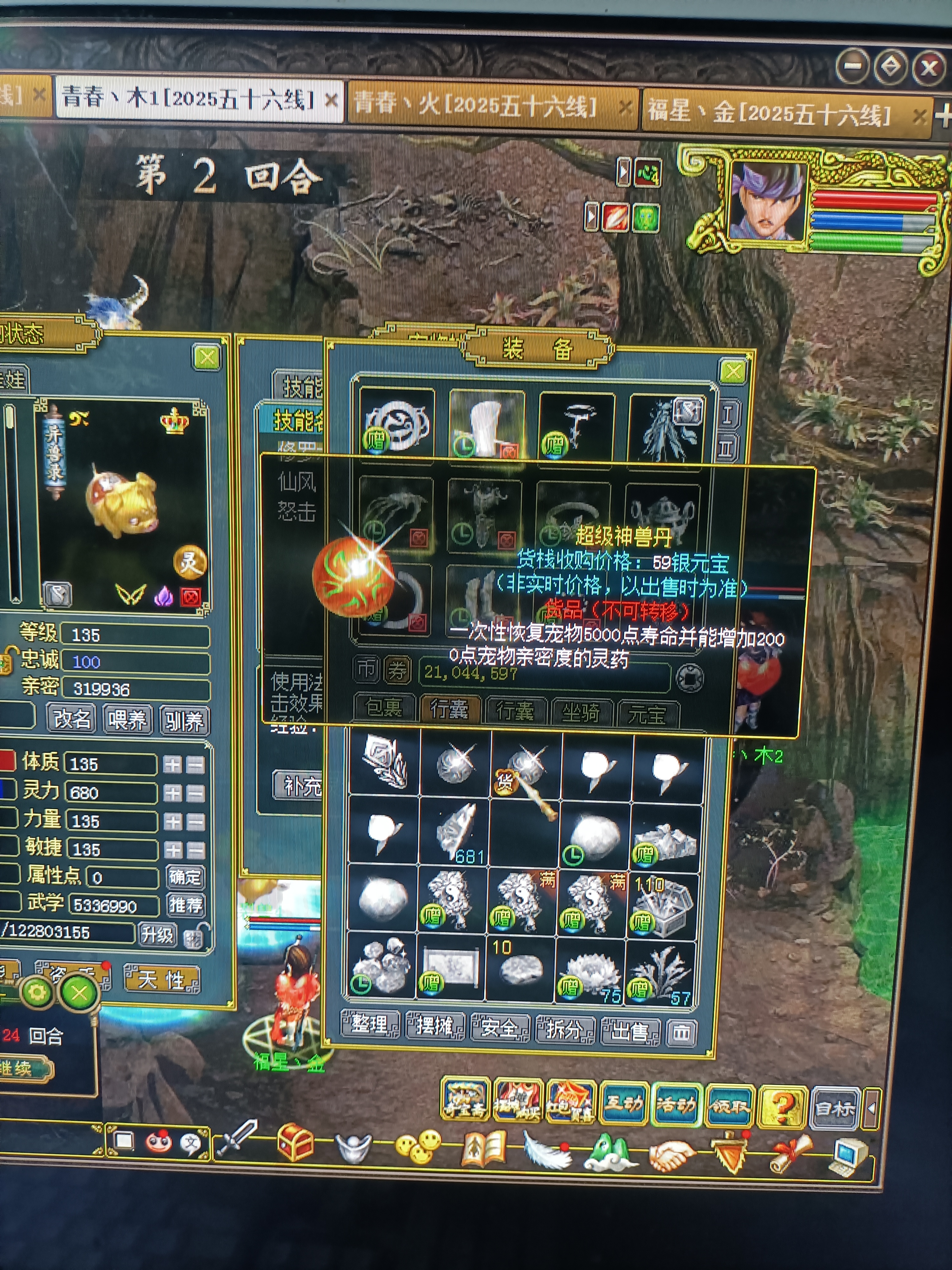Close the 装备 equipment panel

[x=733, y=372]
